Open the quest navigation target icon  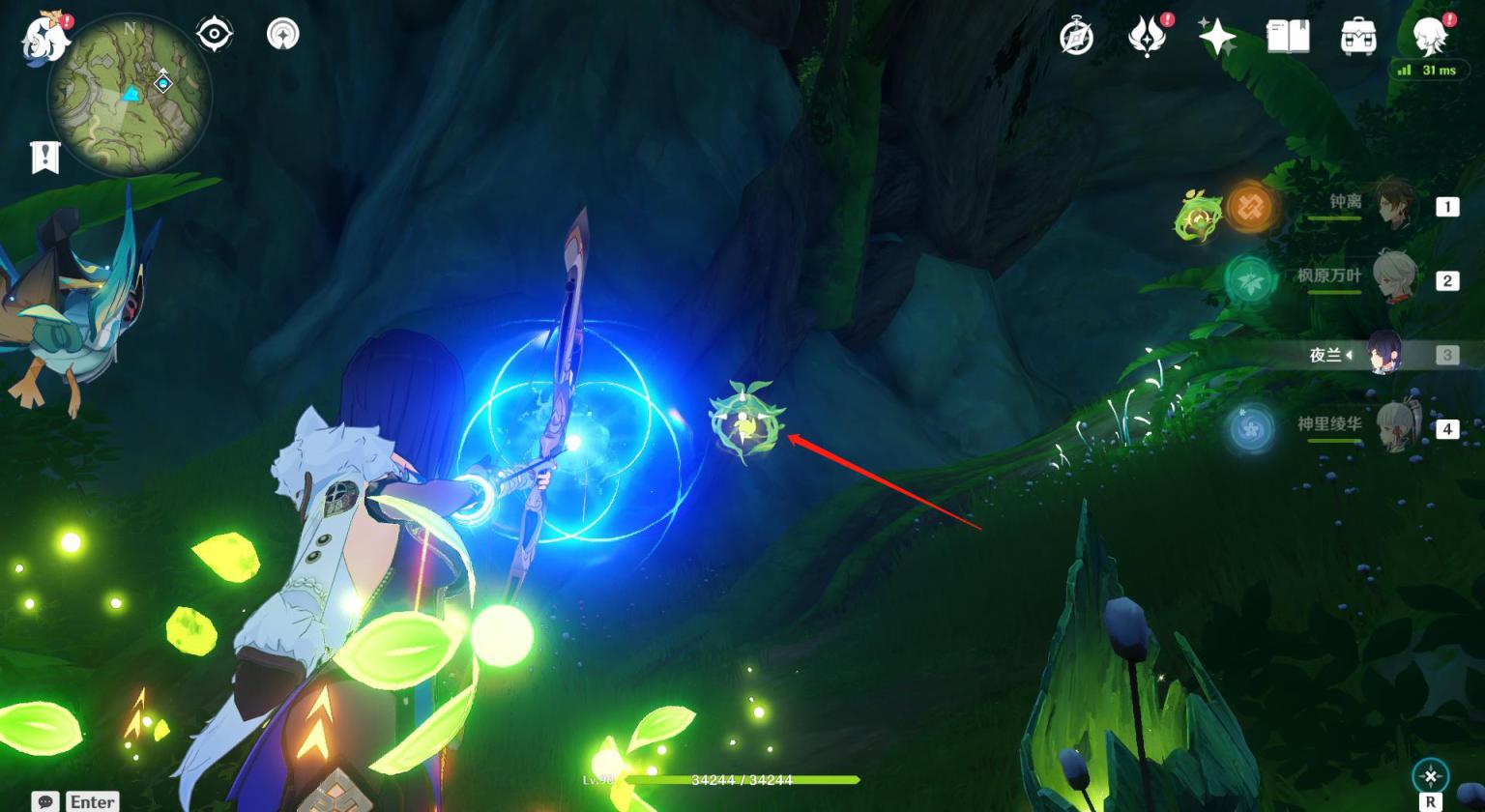(214, 35)
